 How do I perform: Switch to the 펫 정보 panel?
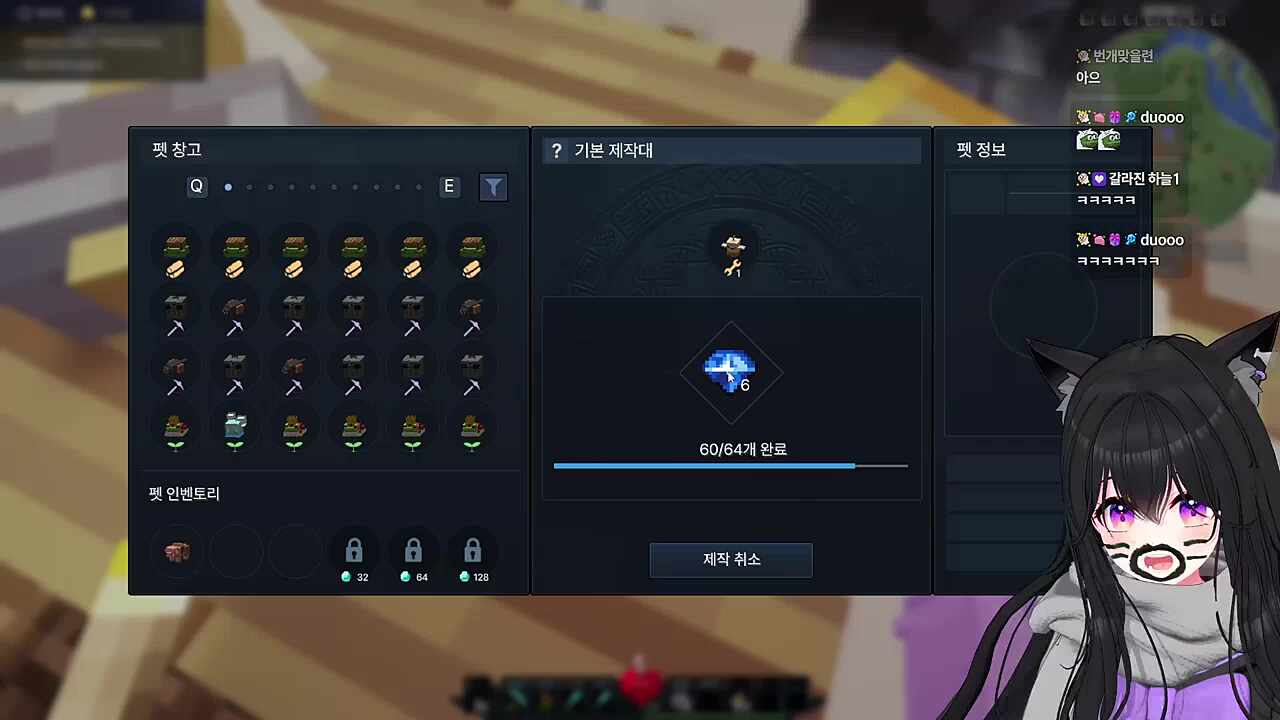(979, 150)
